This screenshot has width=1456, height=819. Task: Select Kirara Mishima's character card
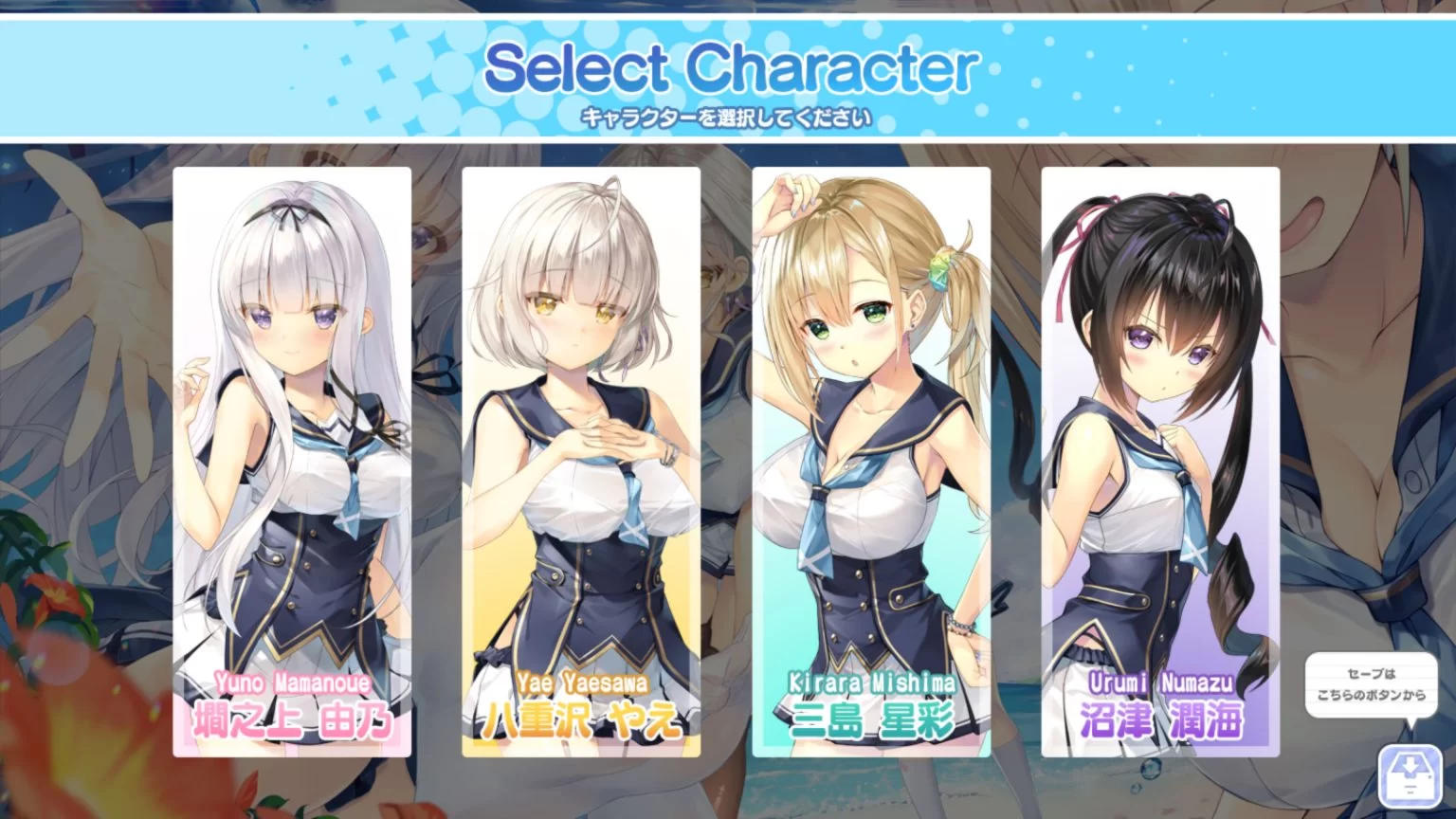pyautogui.click(x=872, y=427)
